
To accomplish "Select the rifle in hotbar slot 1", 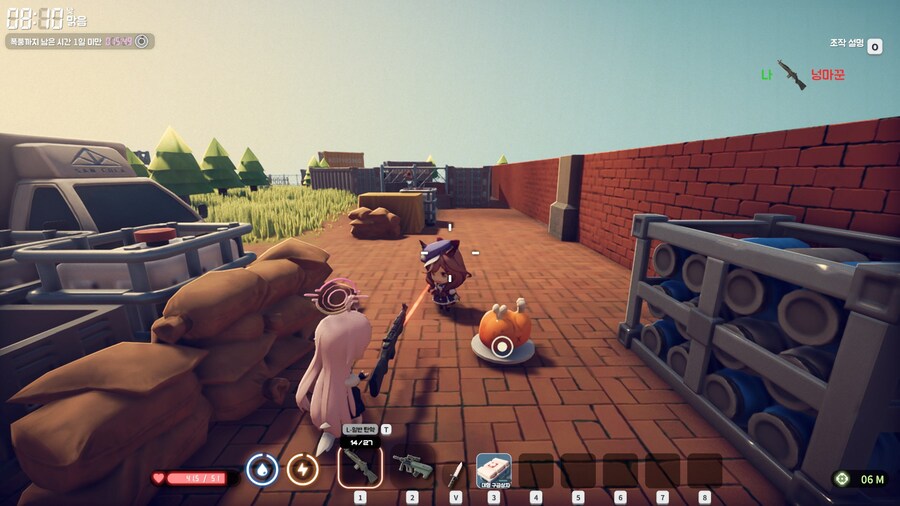I will pos(360,467).
